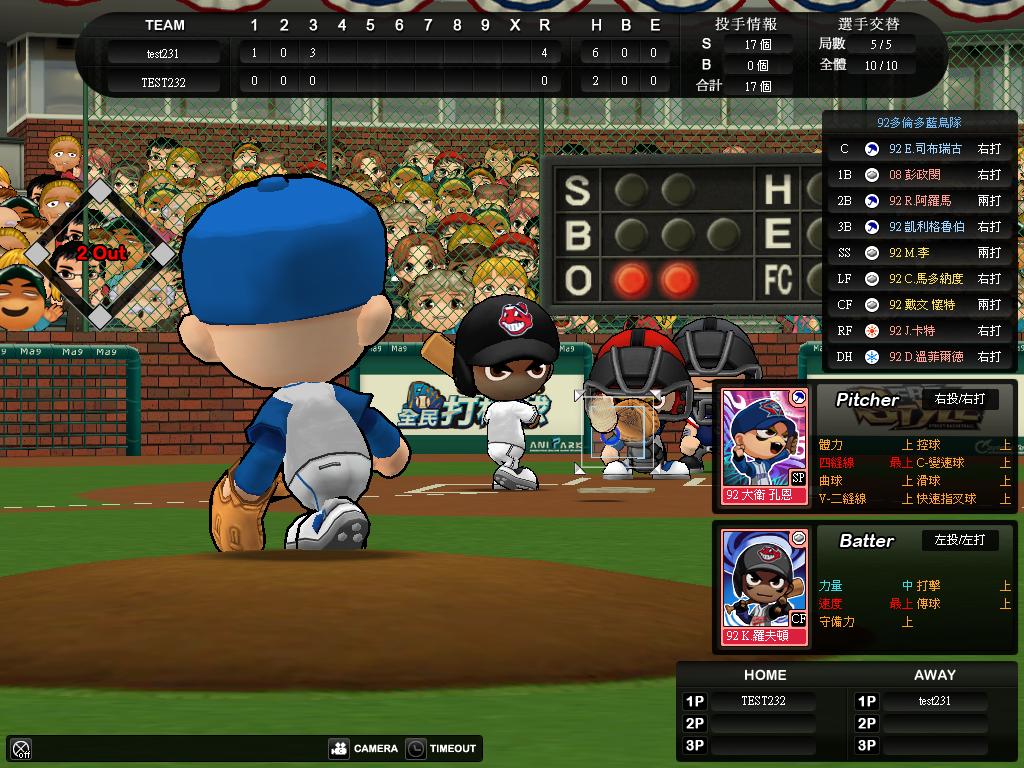Toggle the crossed-circle off icon

(x=21, y=748)
